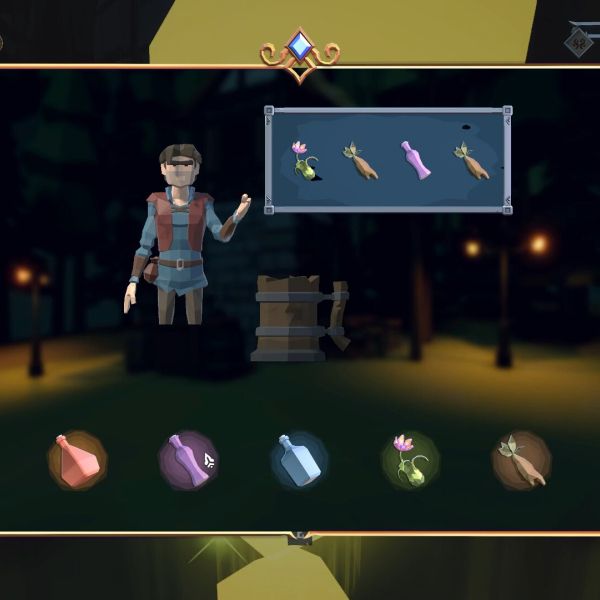Select the pink flower ingredient
This screenshot has height=600, width=600.
(x=410, y=460)
